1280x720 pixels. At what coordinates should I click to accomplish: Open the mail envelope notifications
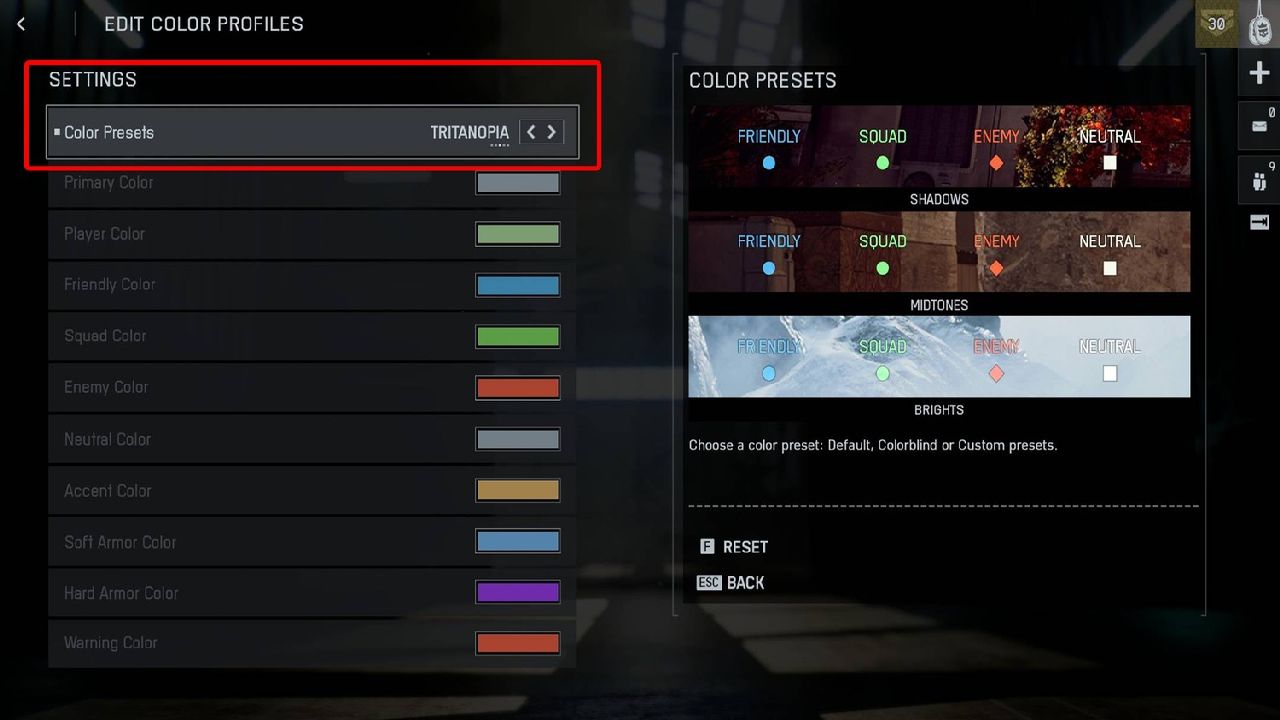tap(1259, 126)
